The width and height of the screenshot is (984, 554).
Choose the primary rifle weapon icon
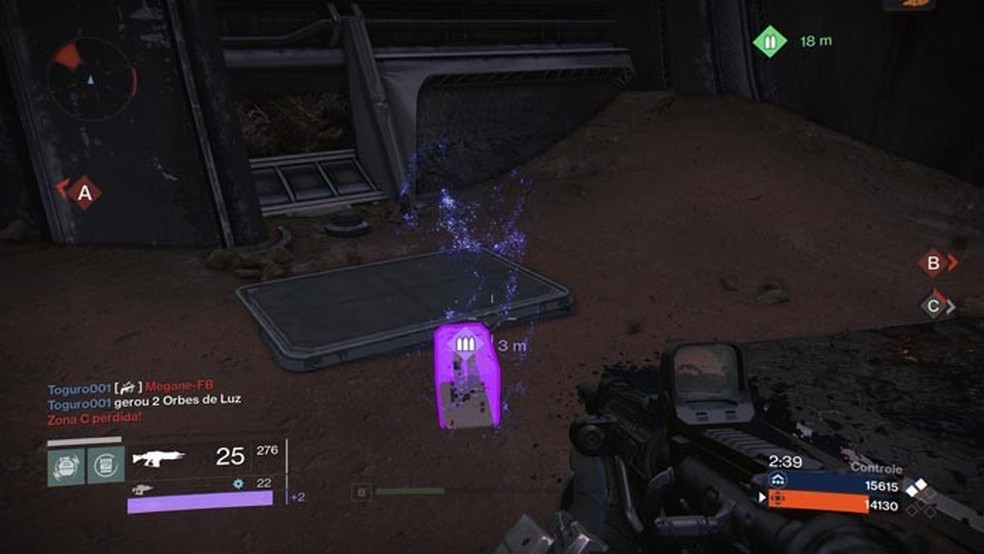[159, 457]
